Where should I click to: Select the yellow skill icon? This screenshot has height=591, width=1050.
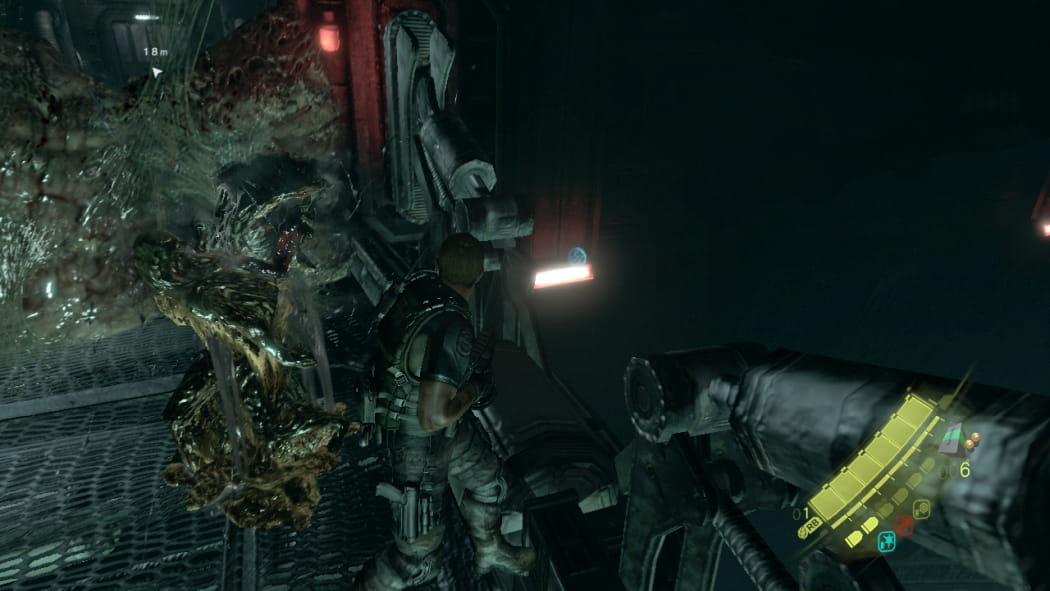pos(921,509)
